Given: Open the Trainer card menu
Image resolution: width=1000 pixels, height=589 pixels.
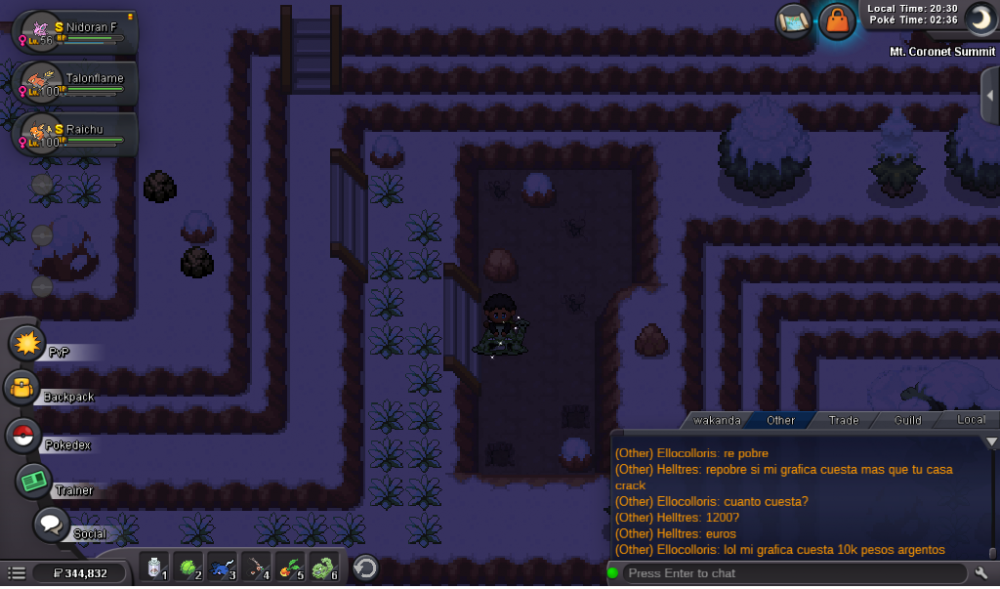Looking at the screenshot, I should 35,481.
